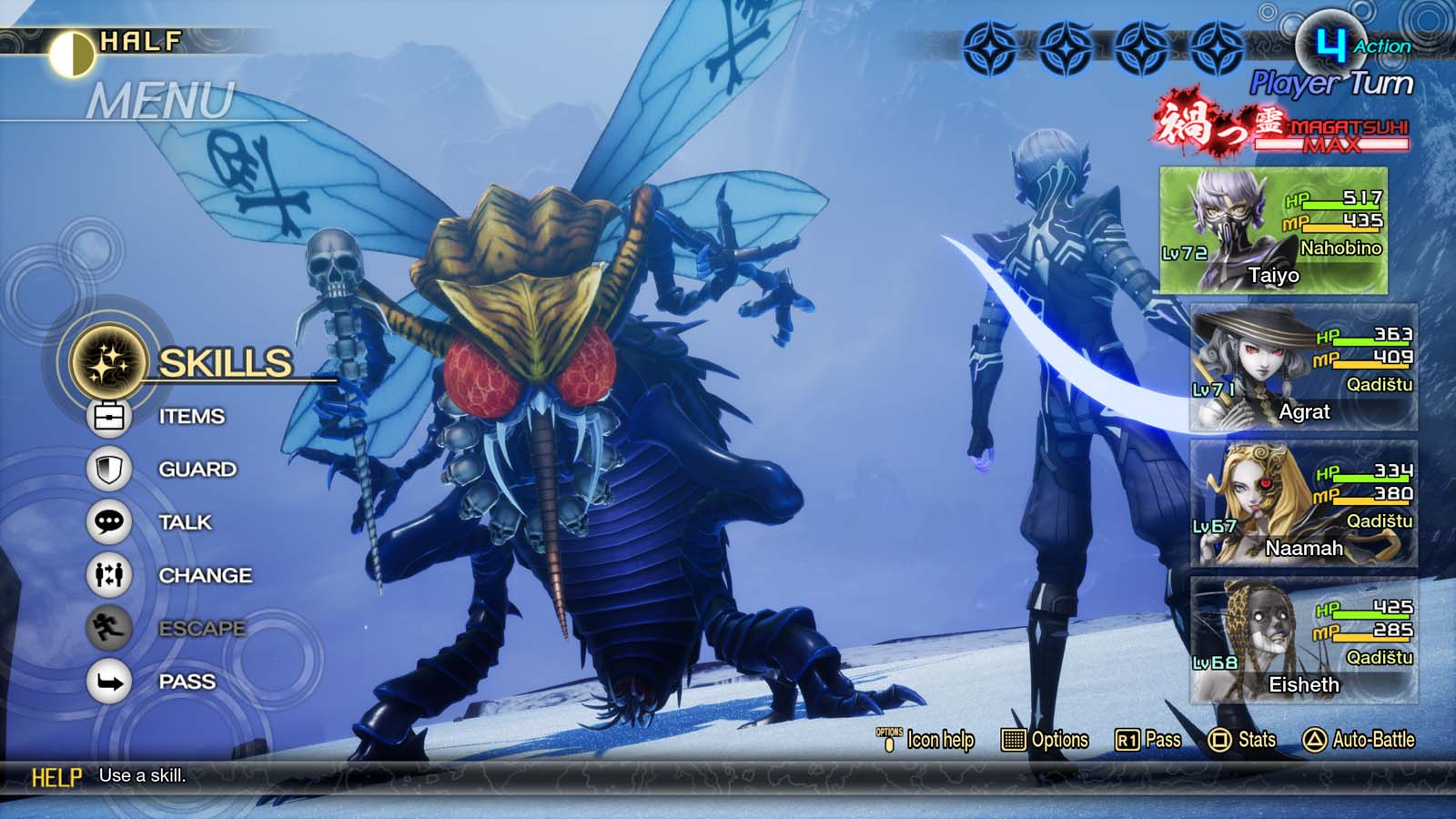Select the Change party member icon

click(x=107, y=575)
